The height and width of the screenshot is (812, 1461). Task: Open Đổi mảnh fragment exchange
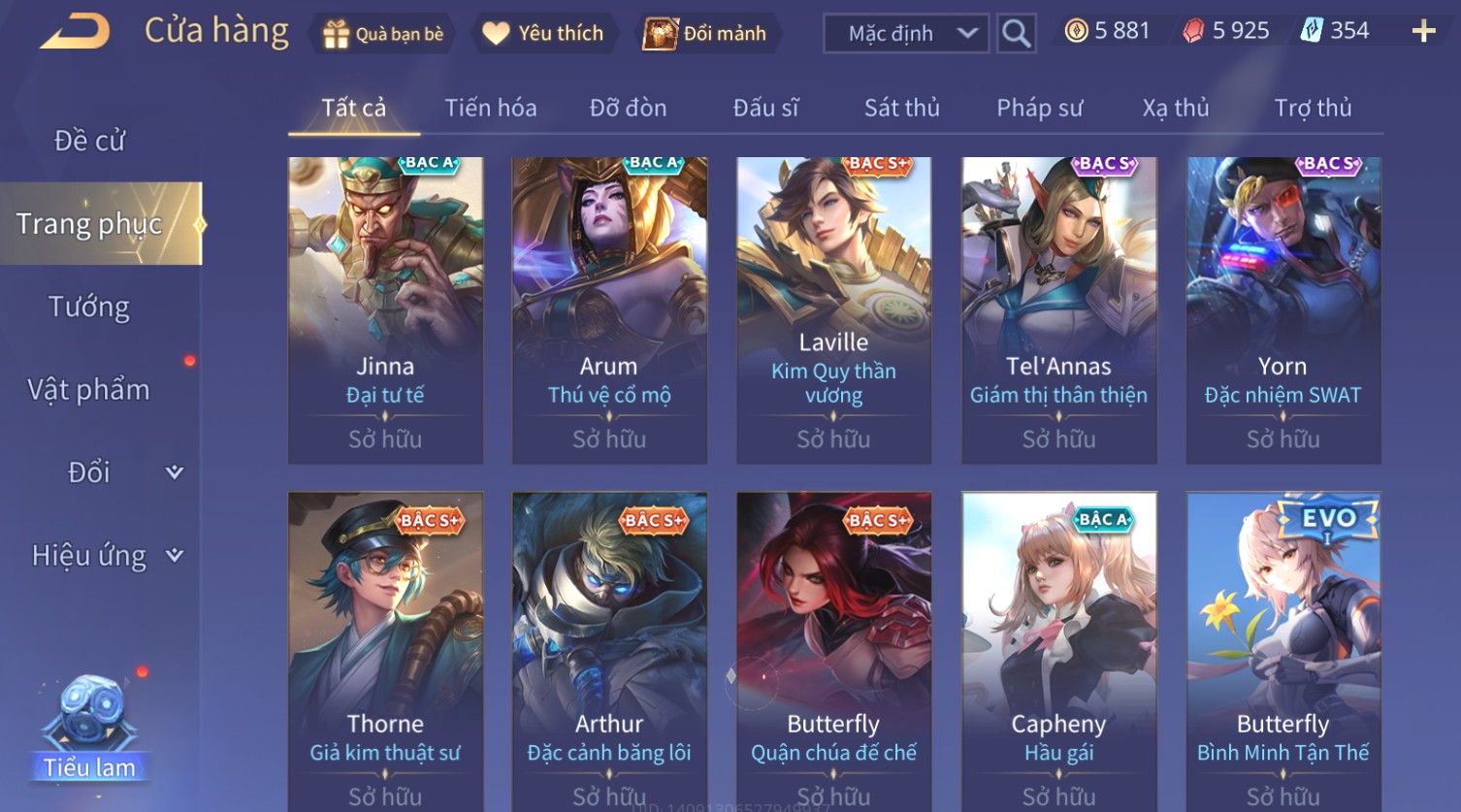point(705,34)
